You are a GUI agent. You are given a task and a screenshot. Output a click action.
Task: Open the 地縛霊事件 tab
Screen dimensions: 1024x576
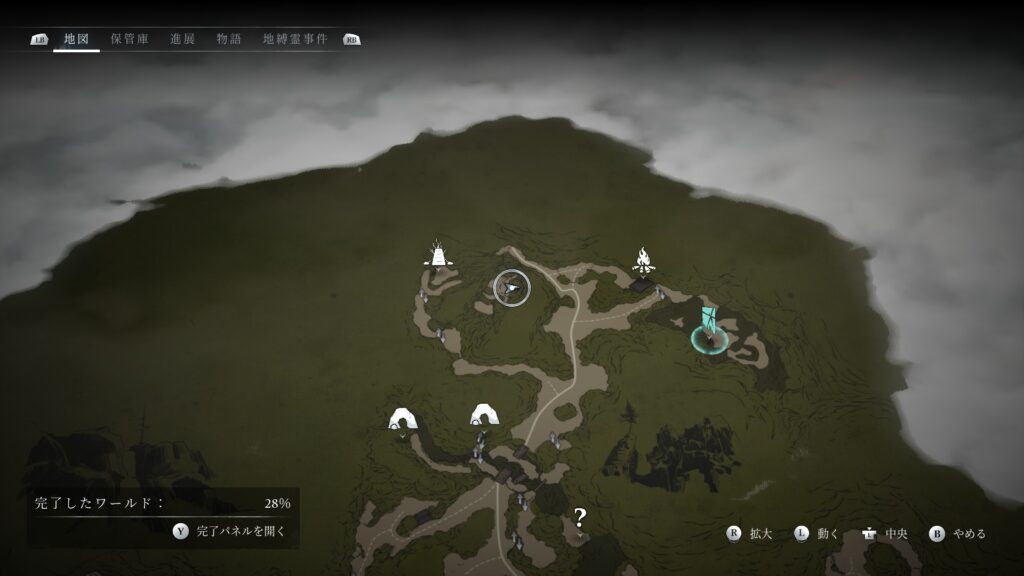tap(296, 39)
